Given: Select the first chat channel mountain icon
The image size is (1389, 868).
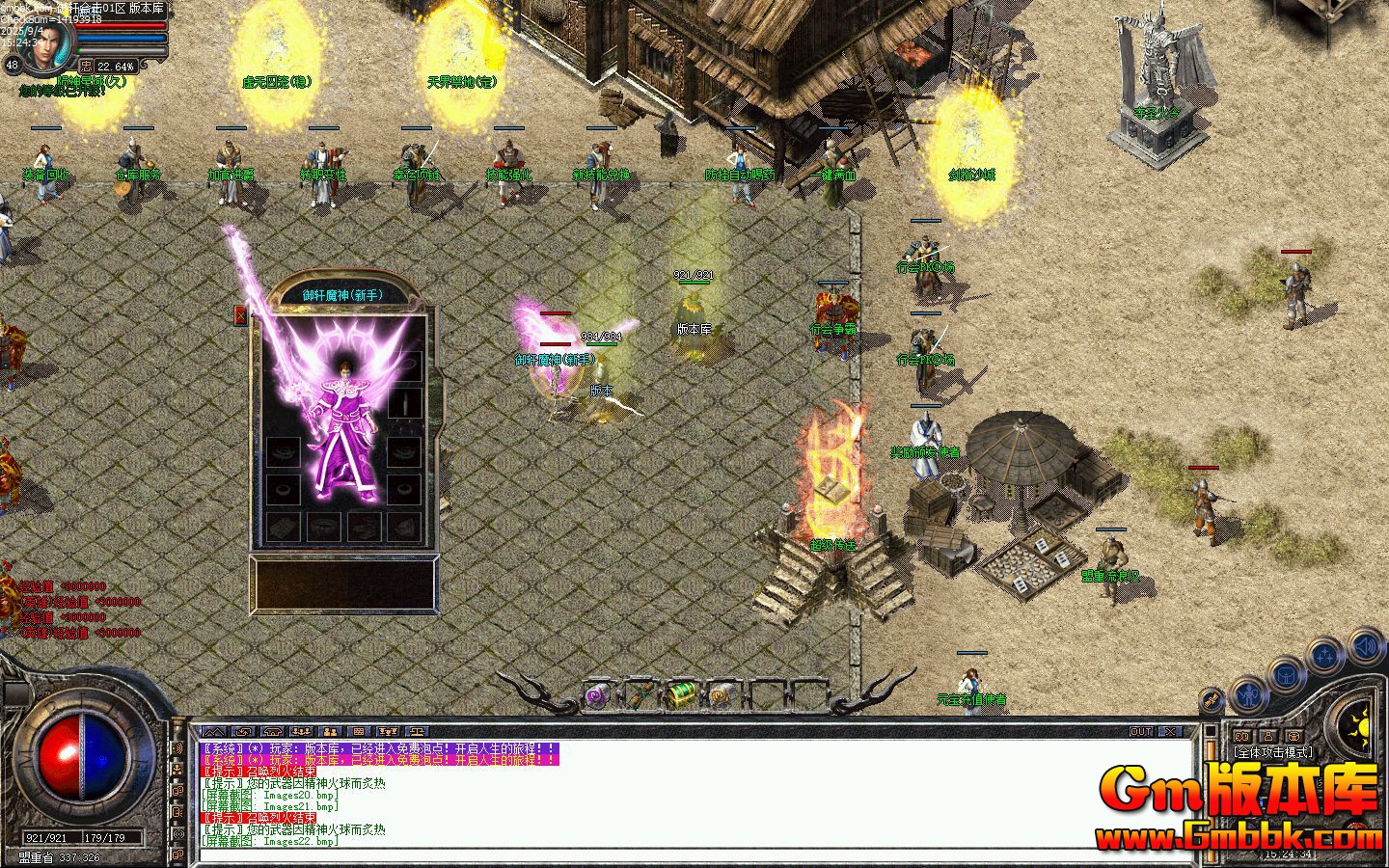Looking at the screenshot, I should coord(214,732).
